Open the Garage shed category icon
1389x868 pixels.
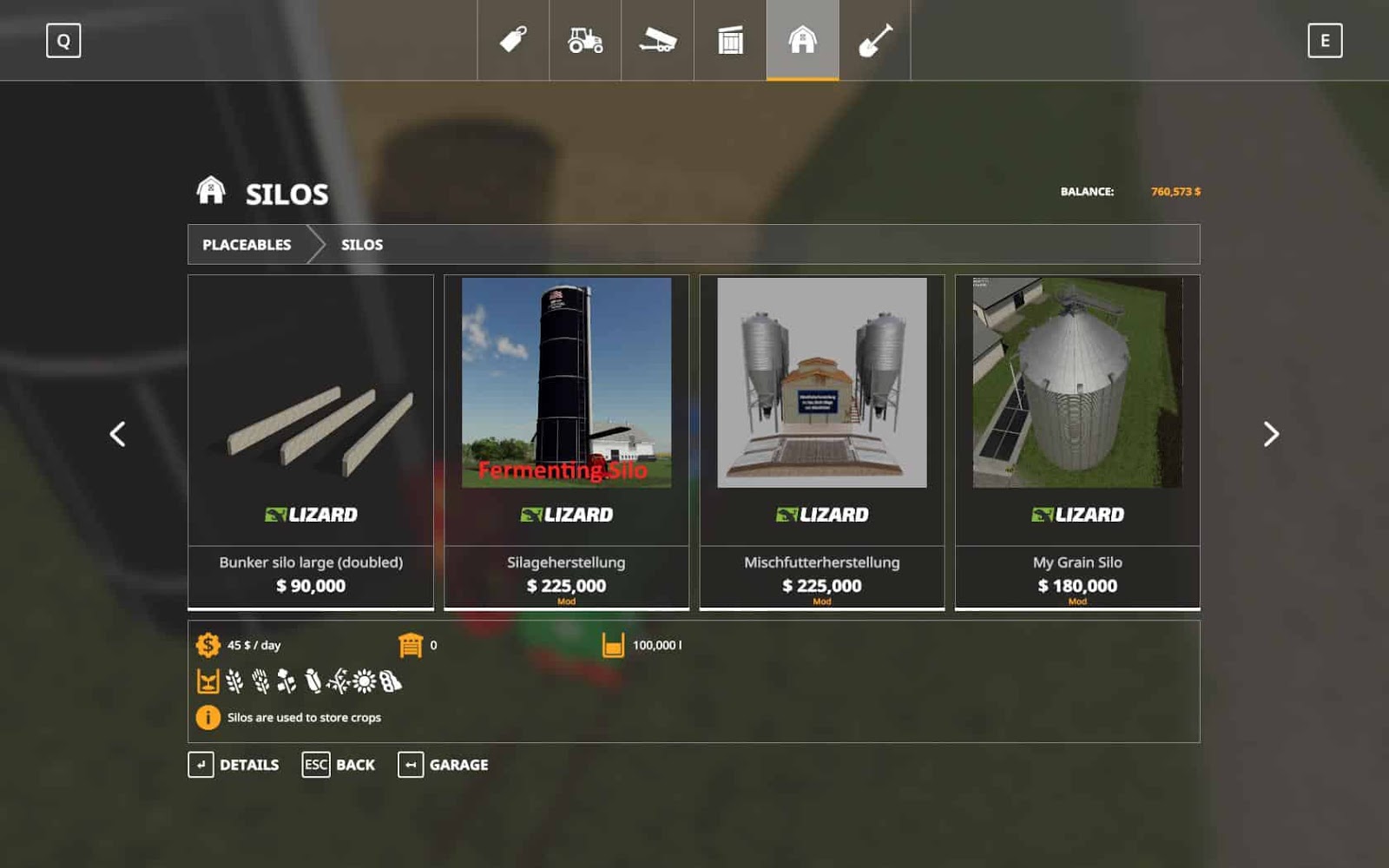[x=731, y=39]
